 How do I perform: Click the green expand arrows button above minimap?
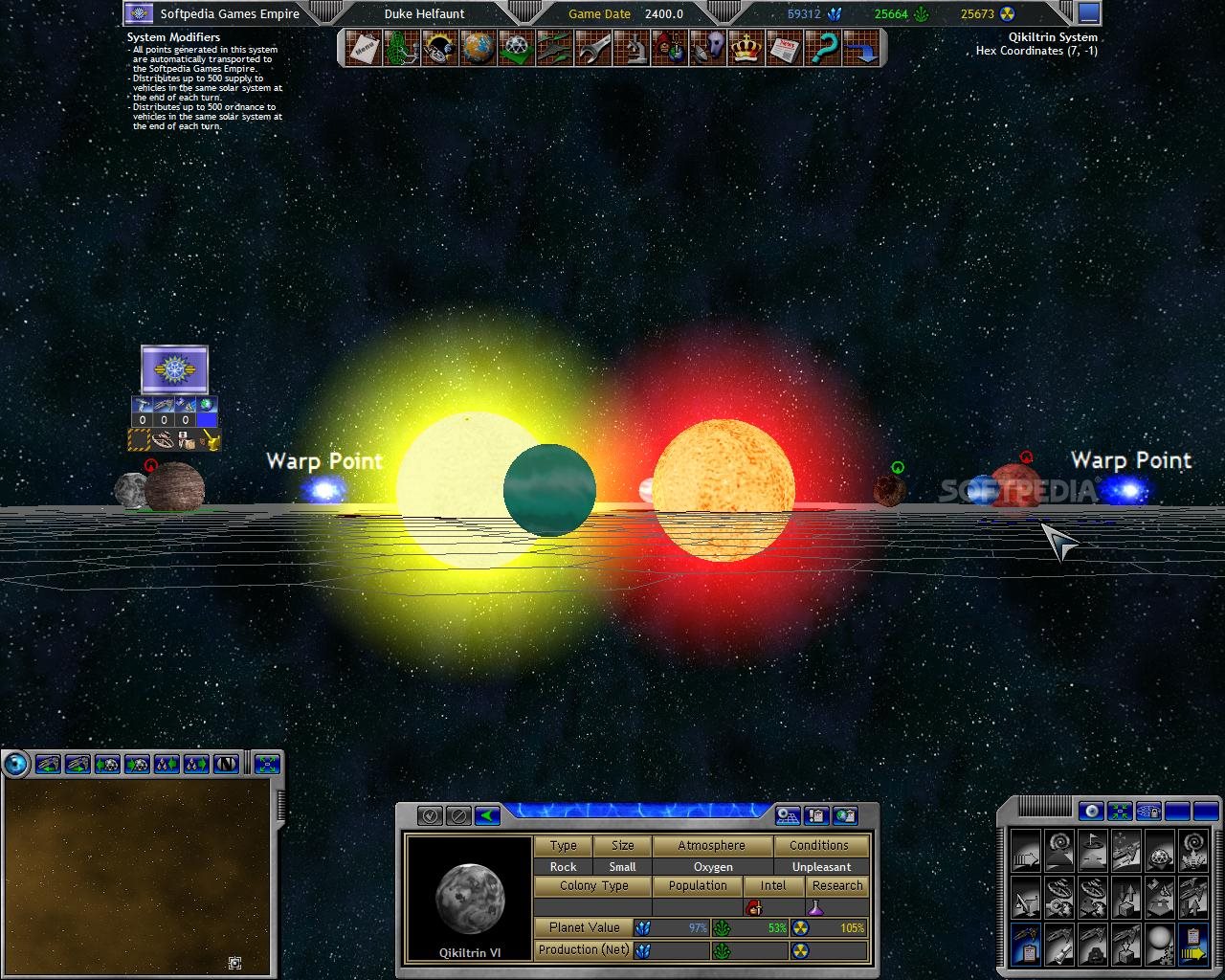pyautogui.click(x=268, y=764)
